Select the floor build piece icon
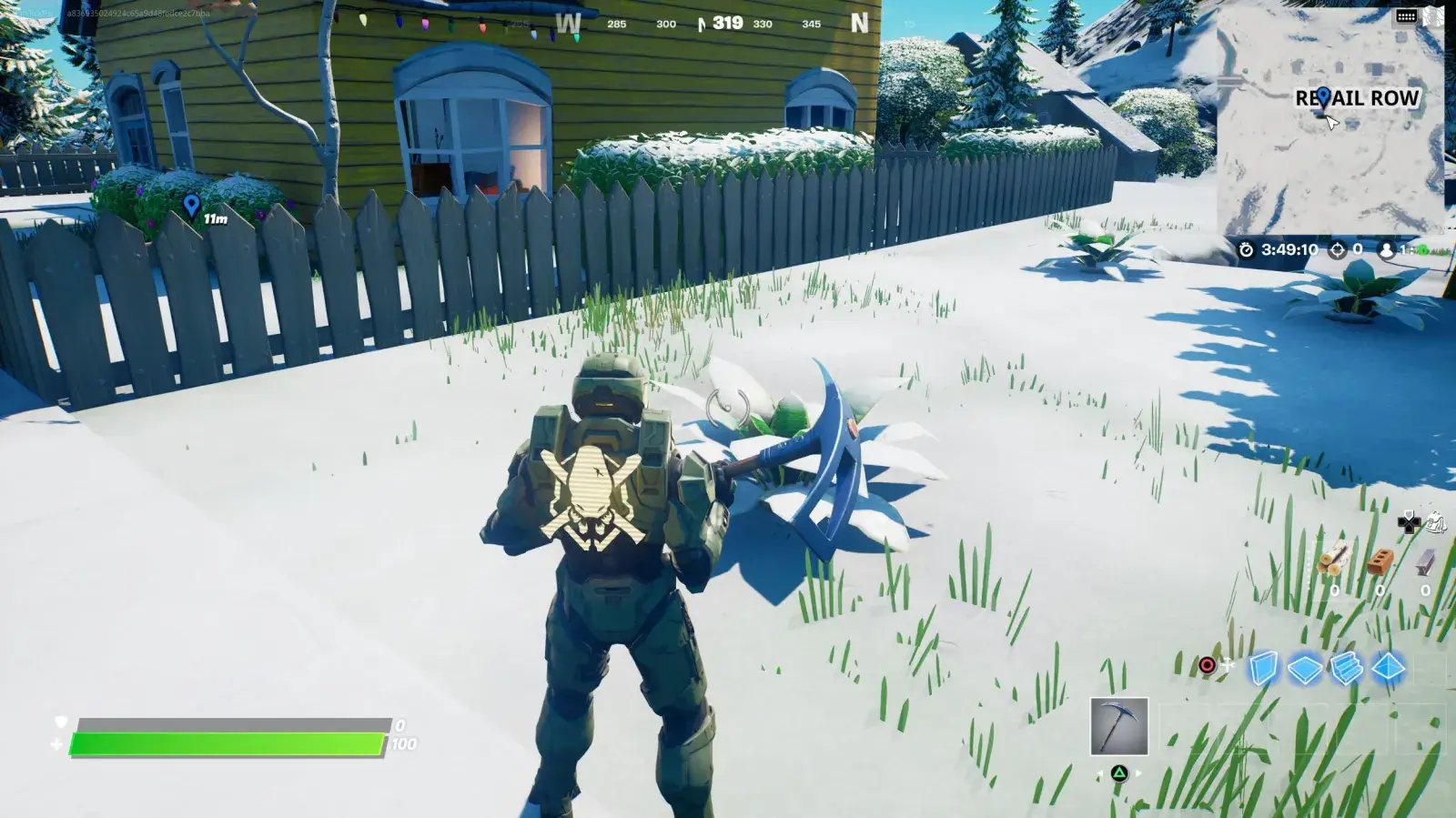This screenshot has height=818, width=1456. tap(1305, 667)
